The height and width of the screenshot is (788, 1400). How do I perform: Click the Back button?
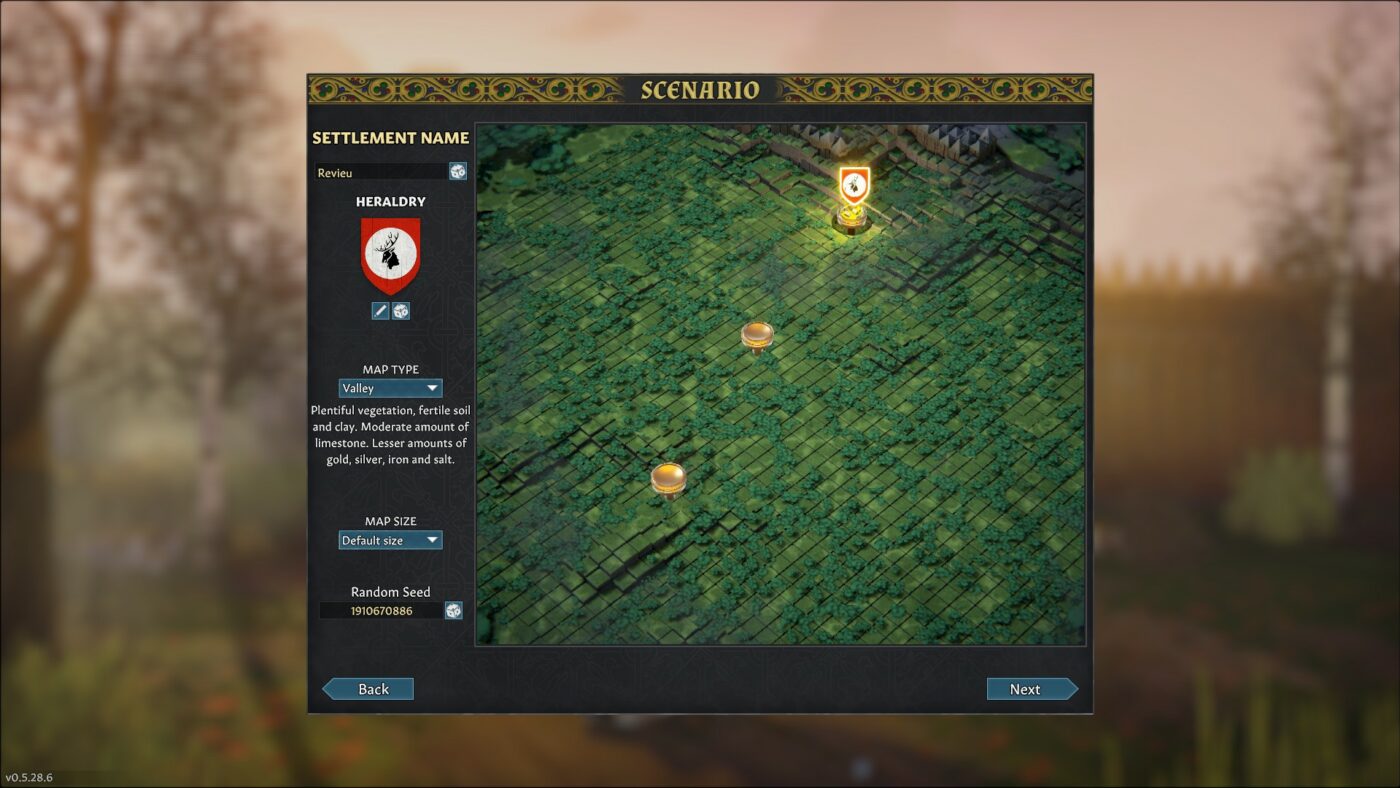368,688
